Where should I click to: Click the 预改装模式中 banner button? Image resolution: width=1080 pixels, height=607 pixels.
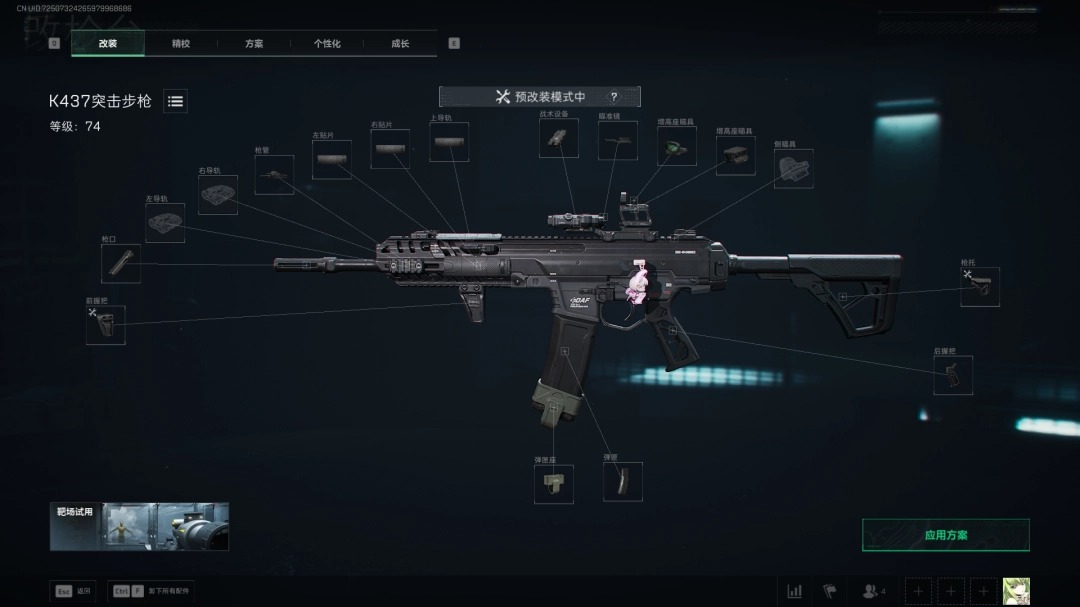point(540,97)
